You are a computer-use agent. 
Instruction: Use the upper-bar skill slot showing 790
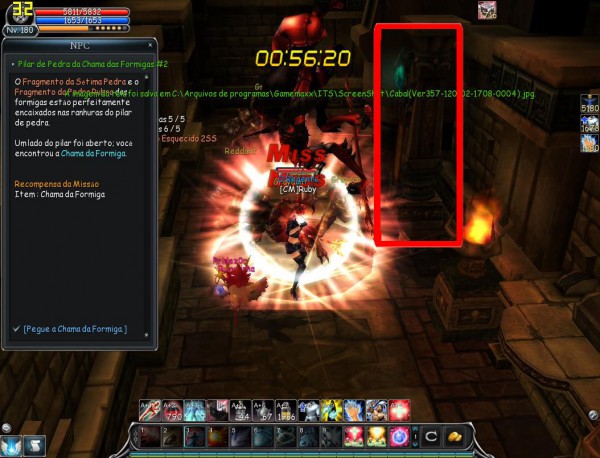(x=171, y=409)
